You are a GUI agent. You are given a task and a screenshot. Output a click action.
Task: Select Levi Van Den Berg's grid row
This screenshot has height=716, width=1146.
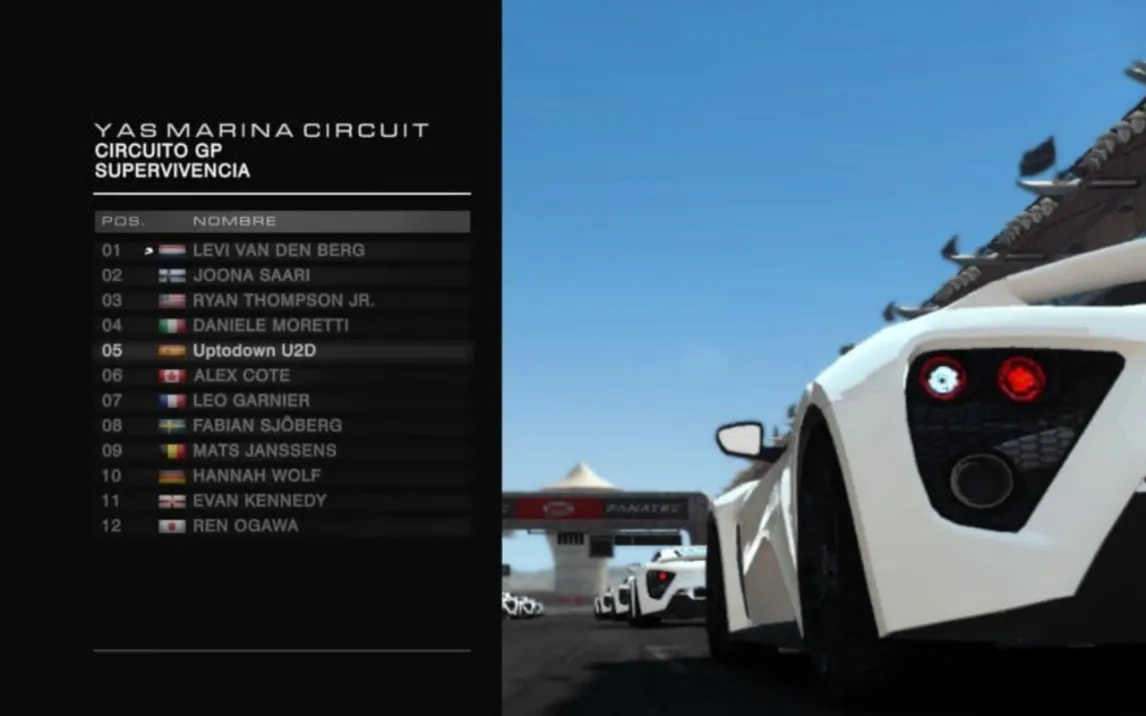coord(278,250)
